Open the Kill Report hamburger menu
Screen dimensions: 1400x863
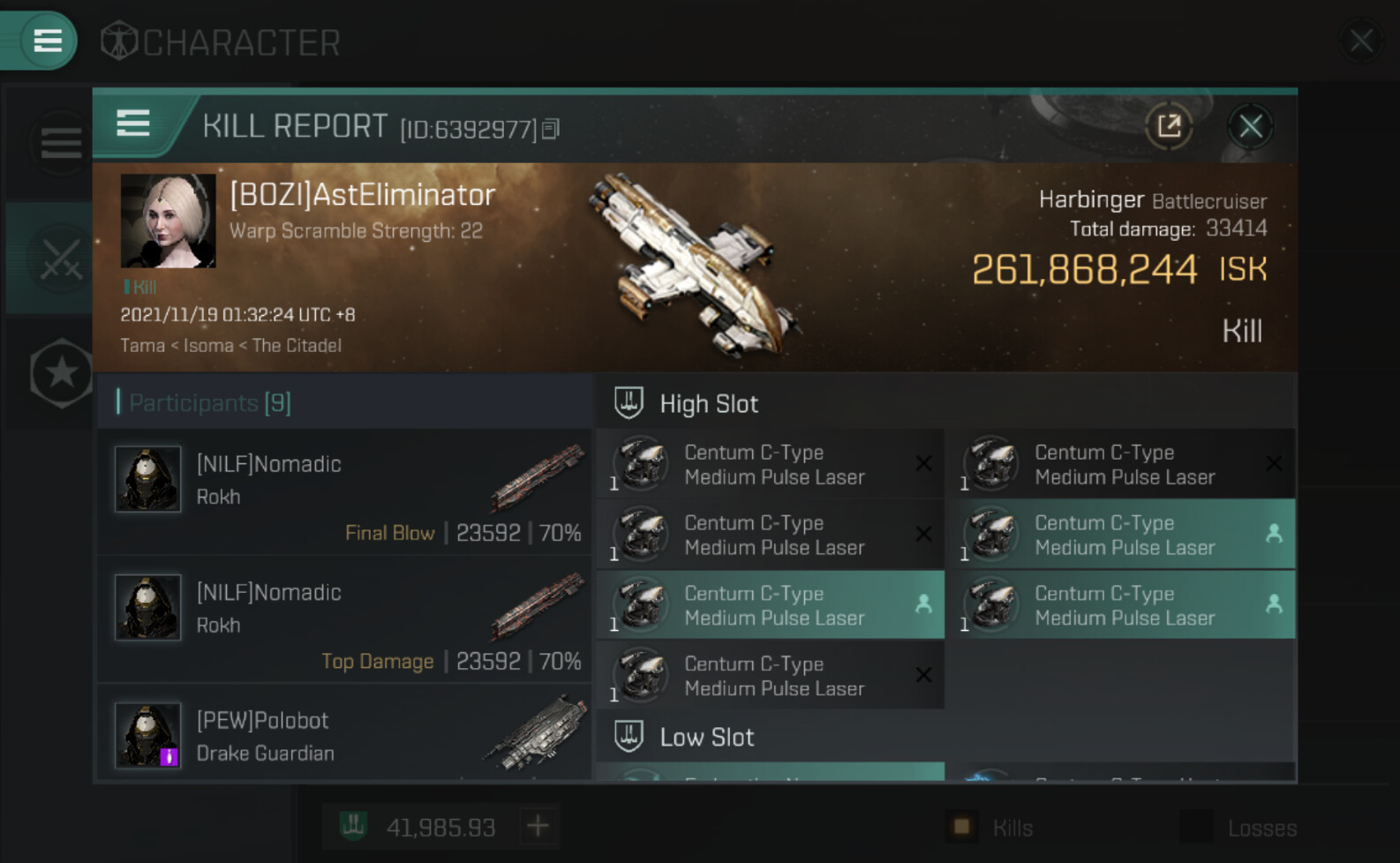click(x=133, y=124)
